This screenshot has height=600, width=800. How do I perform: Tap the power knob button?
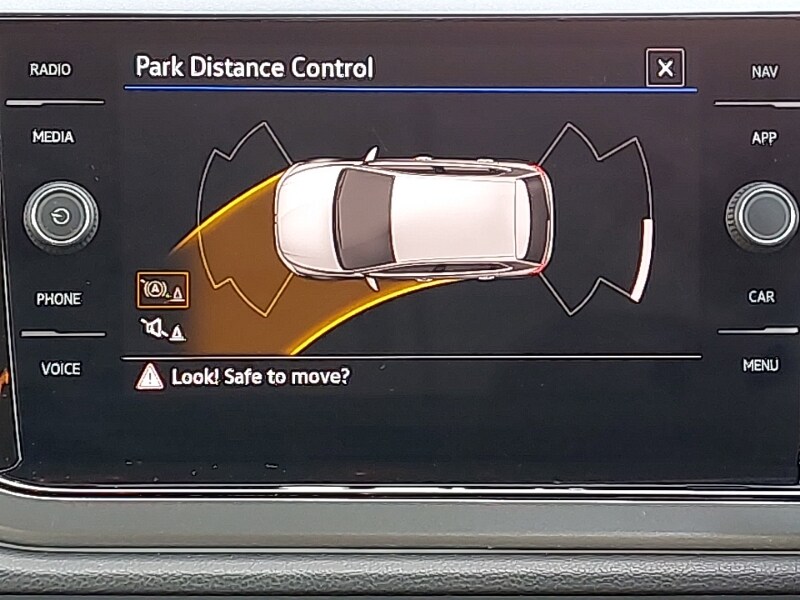click(61, 216)
